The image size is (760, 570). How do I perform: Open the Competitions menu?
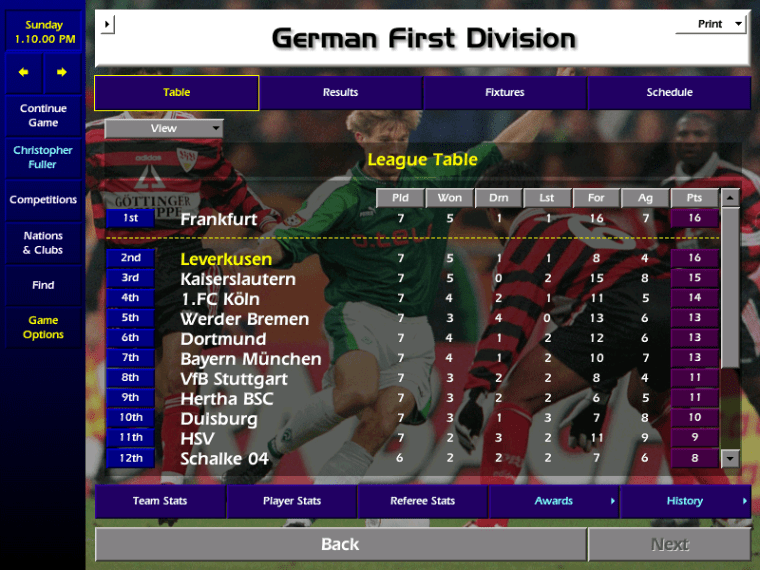[43, 200]
